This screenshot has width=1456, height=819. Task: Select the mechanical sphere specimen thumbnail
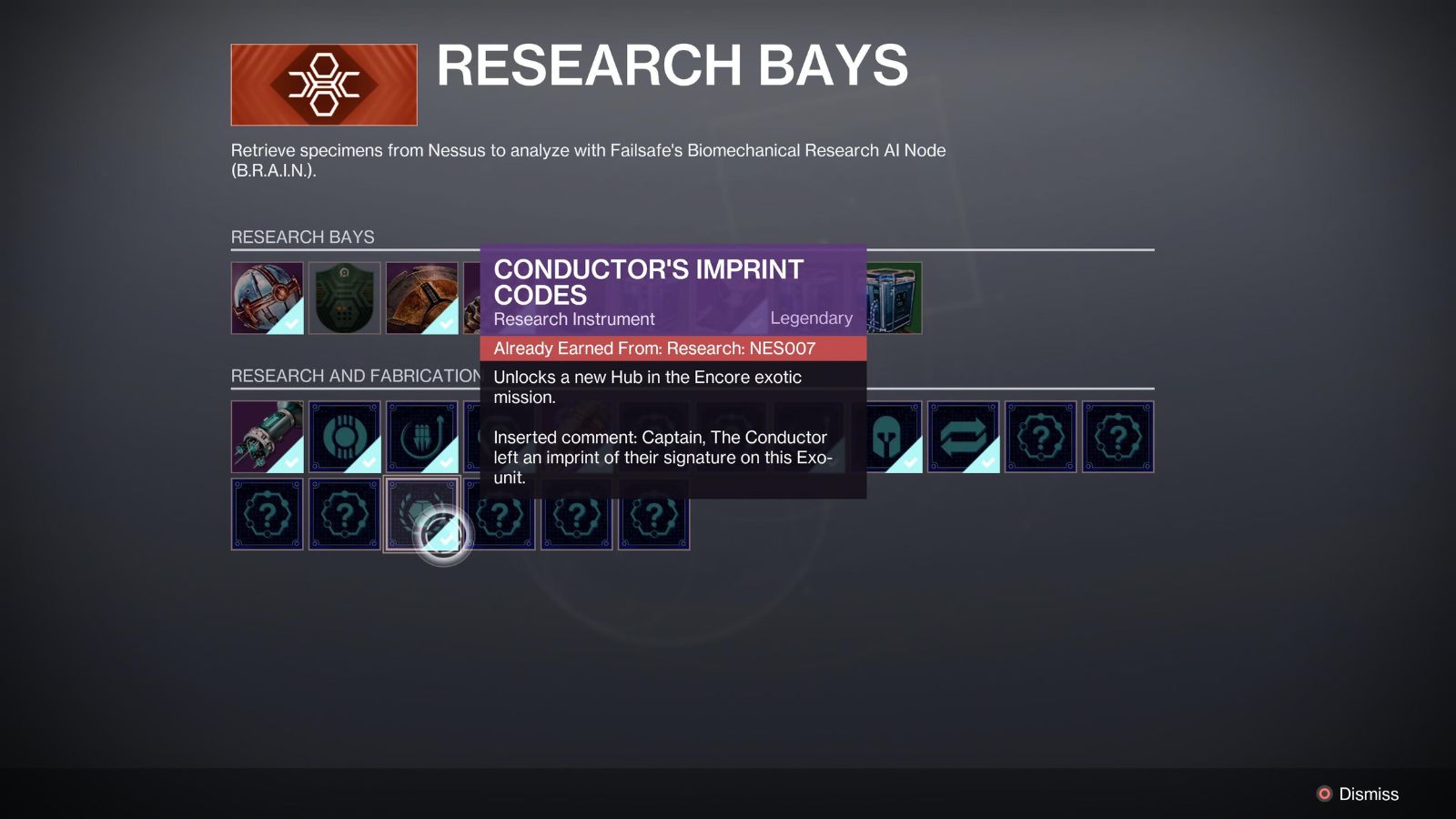(x=268, y=298)
